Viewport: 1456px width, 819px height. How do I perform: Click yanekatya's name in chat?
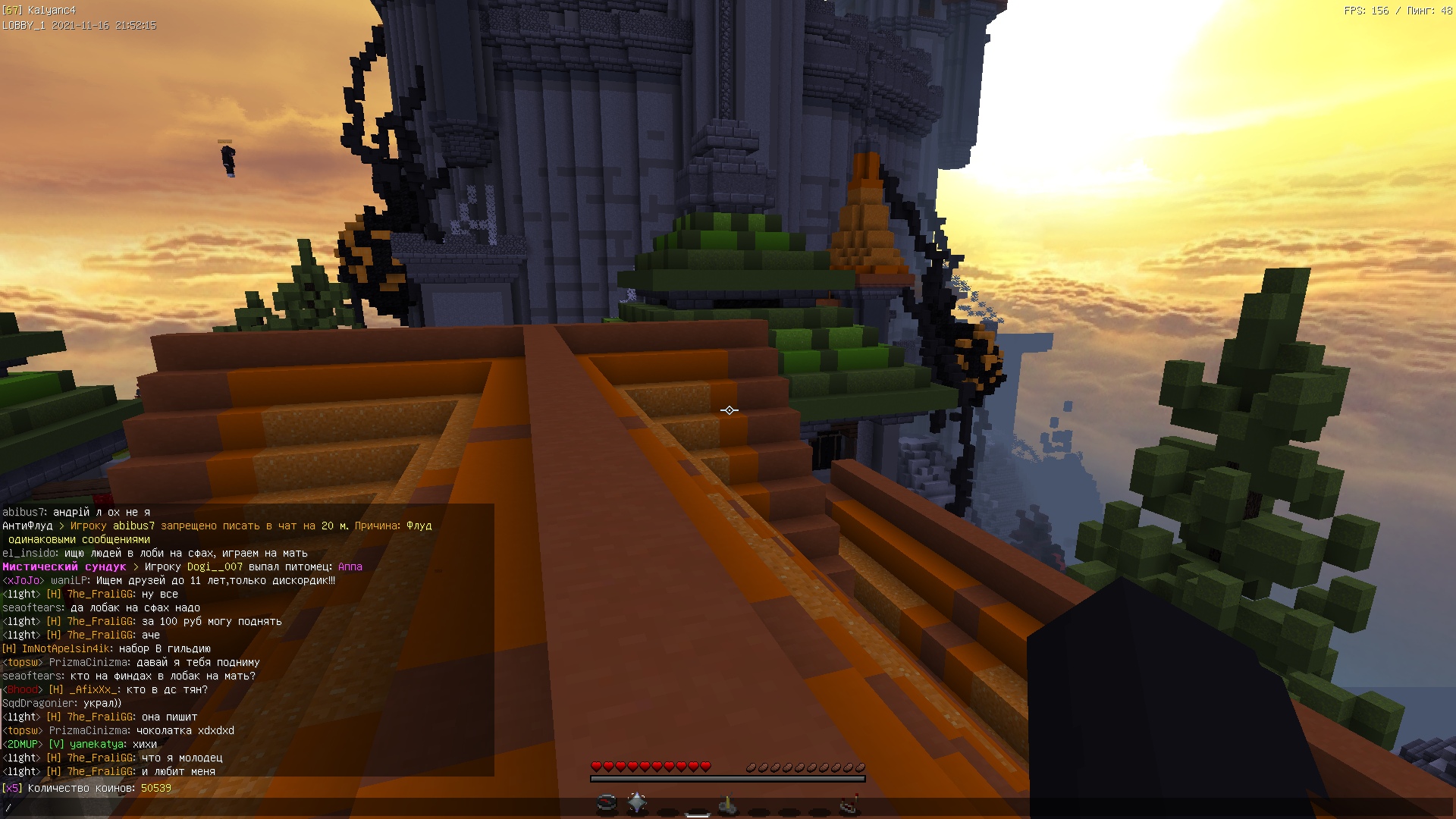point(97,745)
